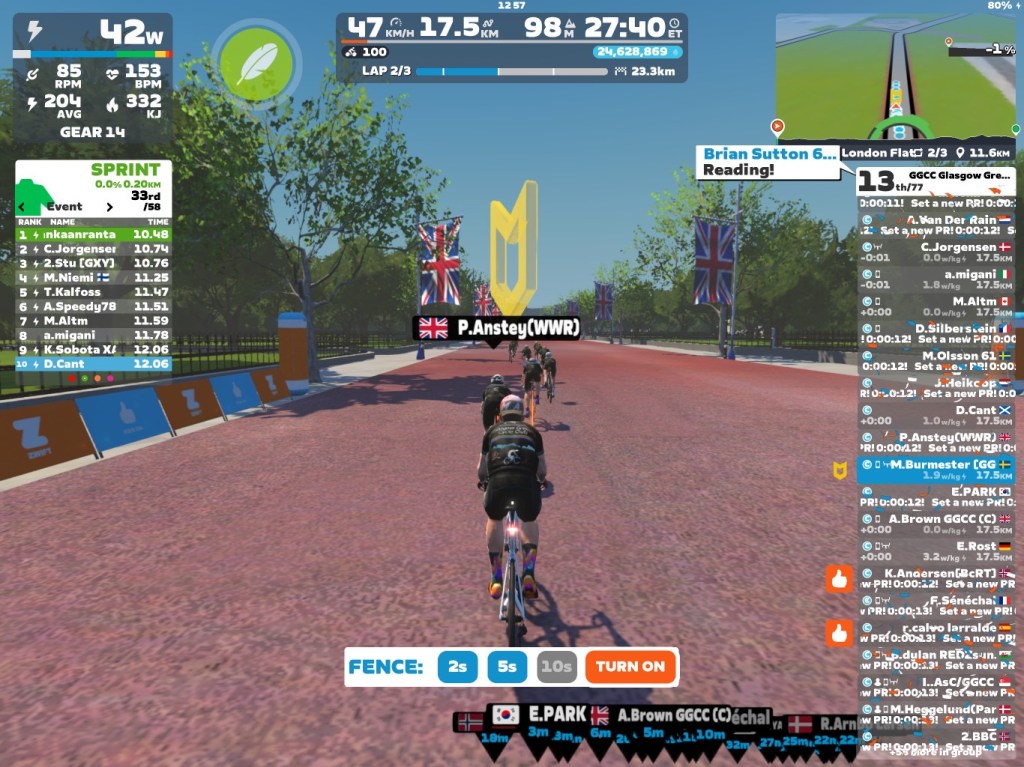Select D.Cant in the sprint rankings

pos(92,364)
